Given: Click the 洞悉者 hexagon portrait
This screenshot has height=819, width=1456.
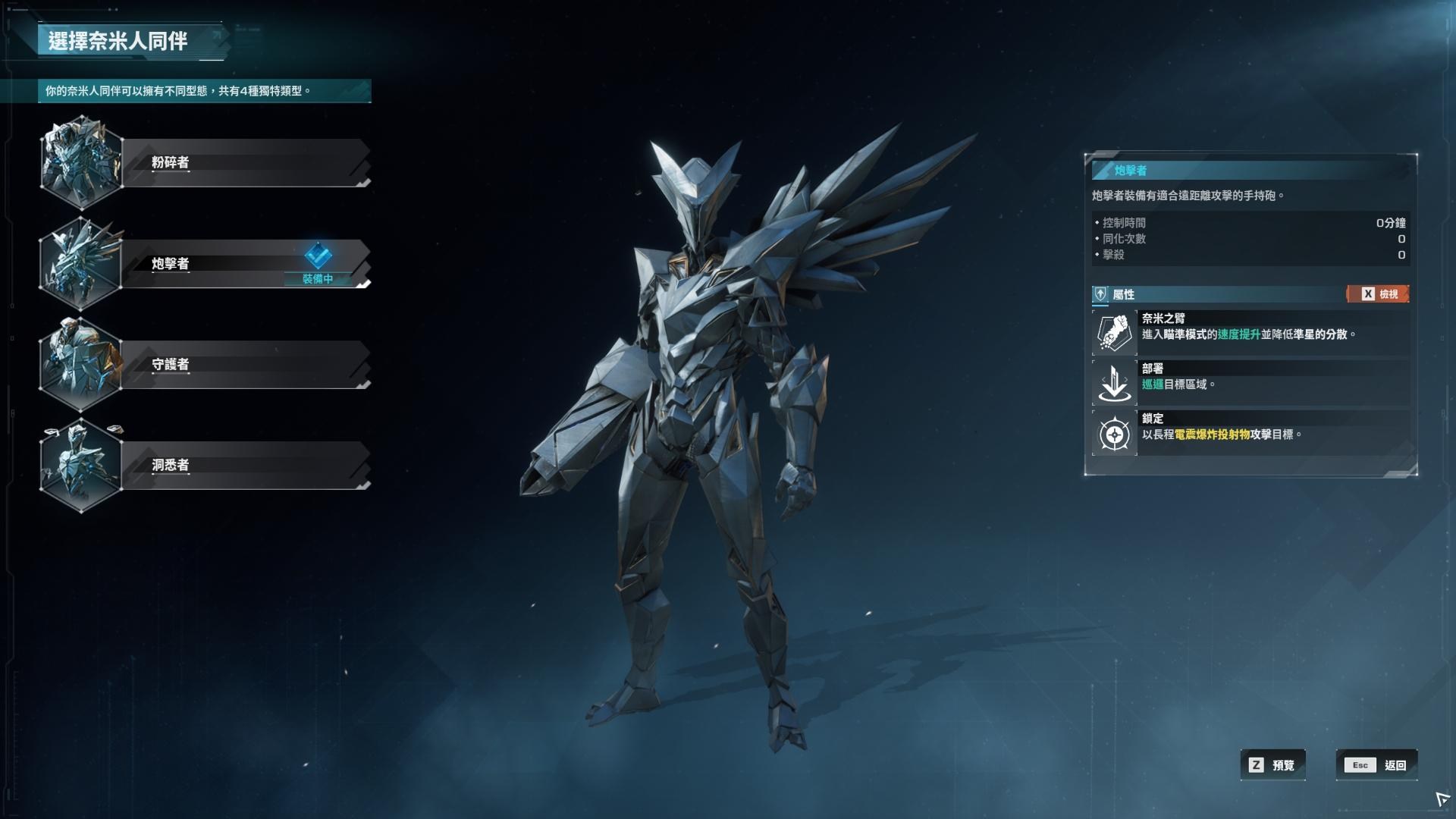Looking at the screenshot, I should [x=80, y=466].
